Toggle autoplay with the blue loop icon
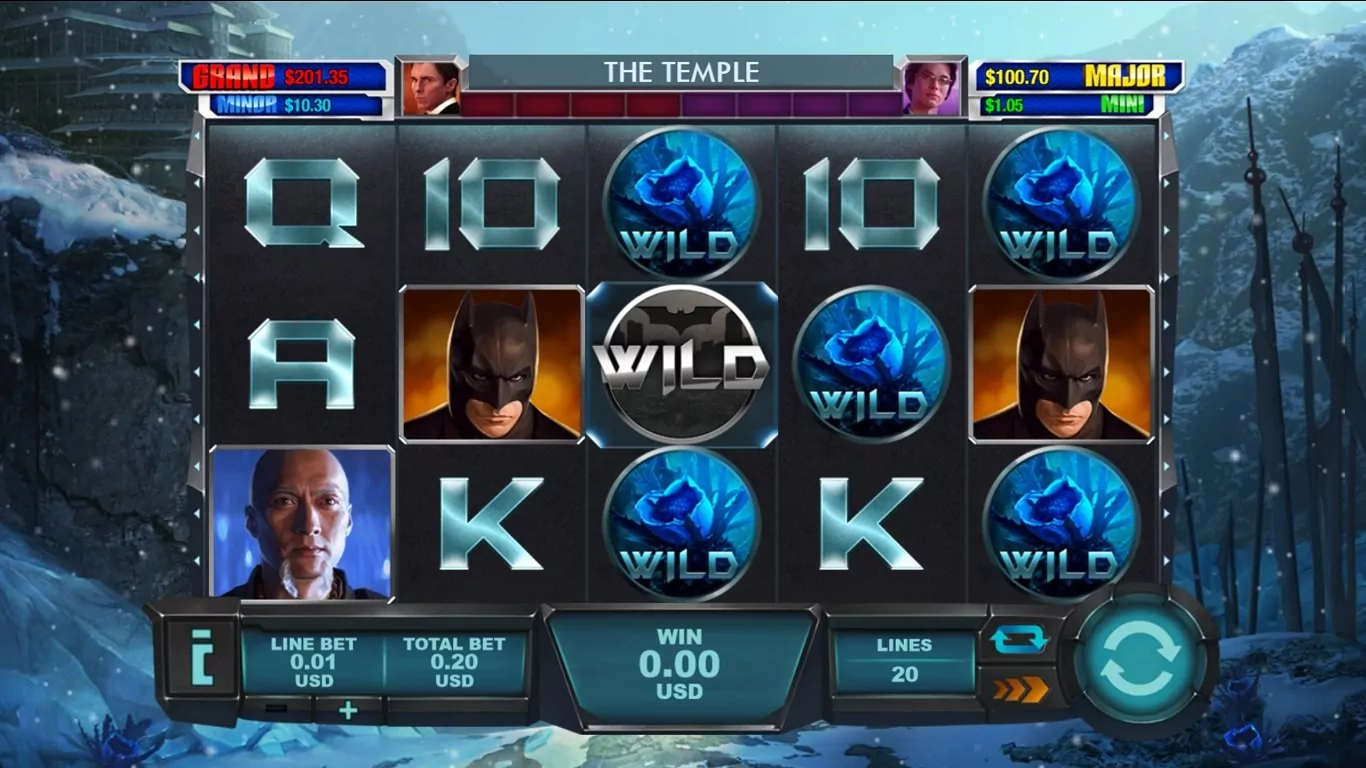The image size is (1366, 768). coord(1019,639)
